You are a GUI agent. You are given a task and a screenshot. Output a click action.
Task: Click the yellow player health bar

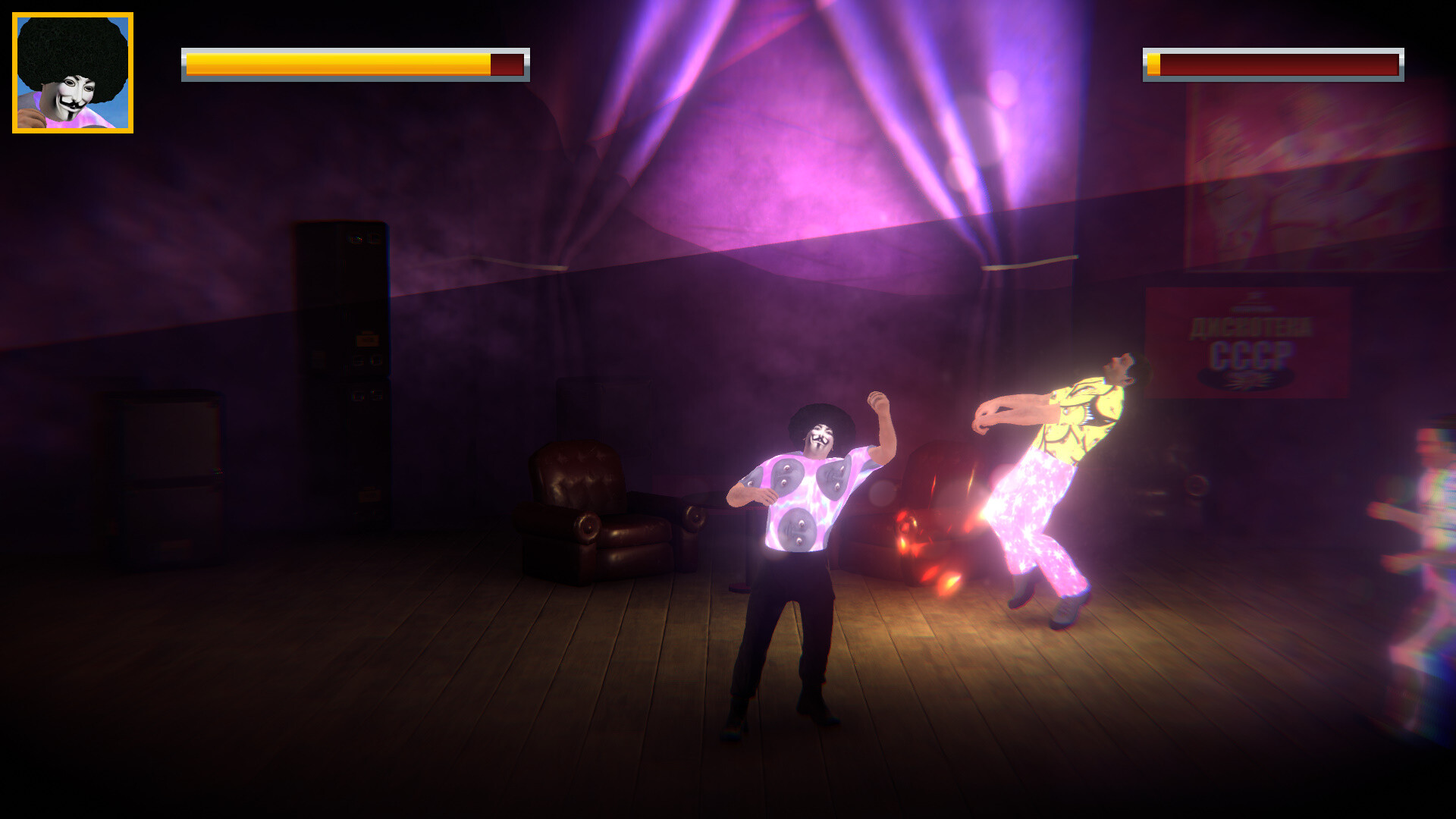point(334,63)
